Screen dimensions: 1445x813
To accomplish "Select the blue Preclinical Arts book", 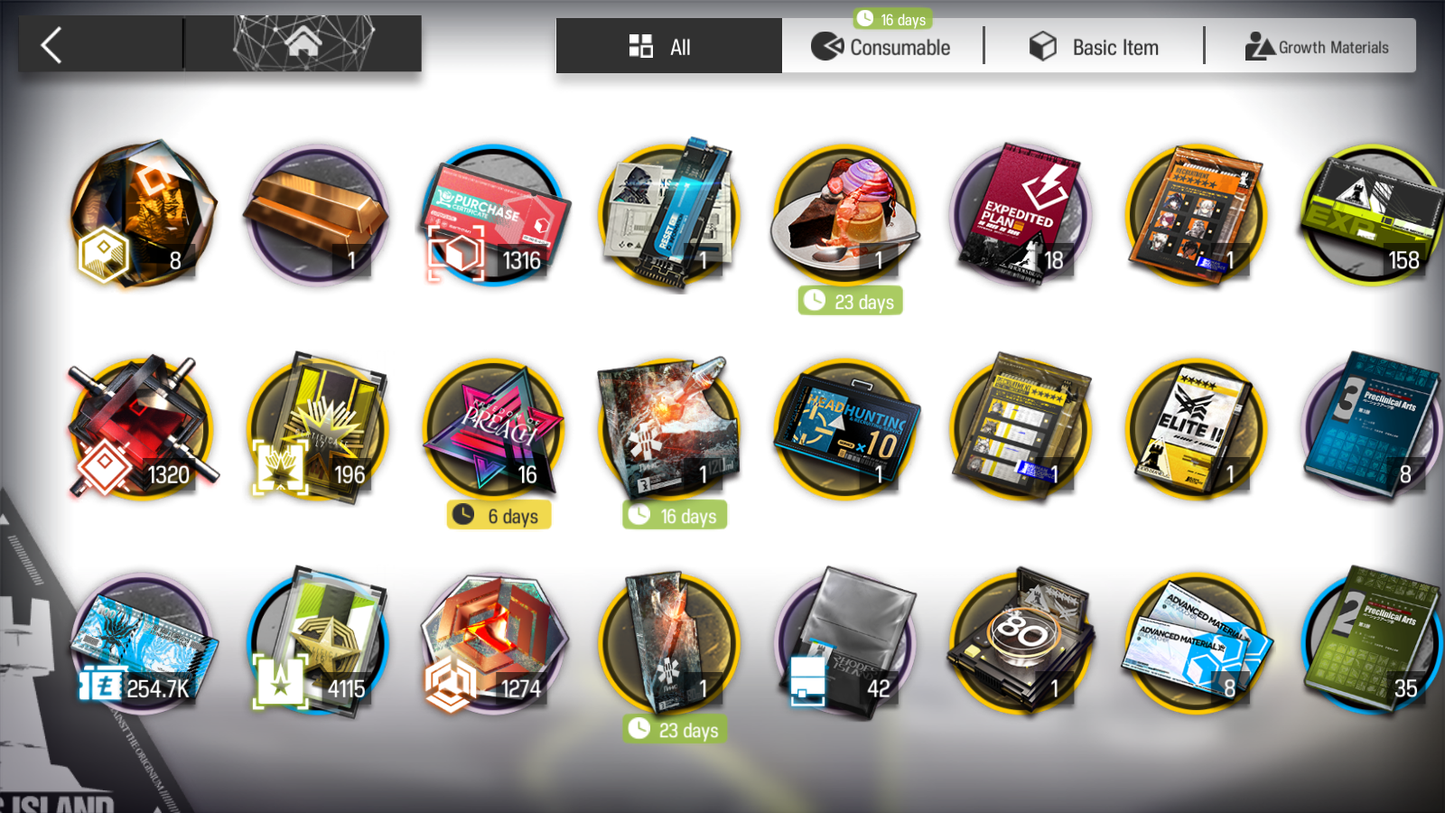I will click(1372, 429).
